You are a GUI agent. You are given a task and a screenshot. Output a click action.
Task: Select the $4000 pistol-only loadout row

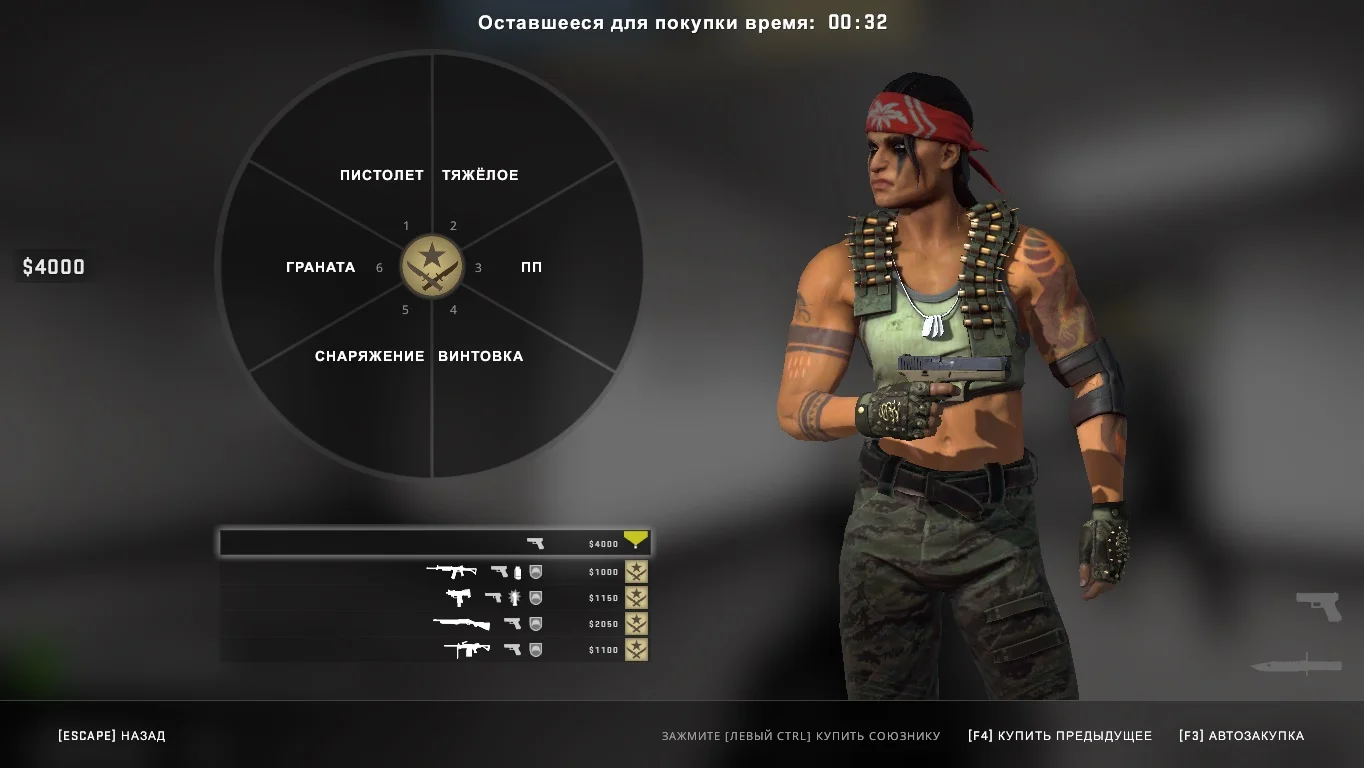click(x=434, y=543)
